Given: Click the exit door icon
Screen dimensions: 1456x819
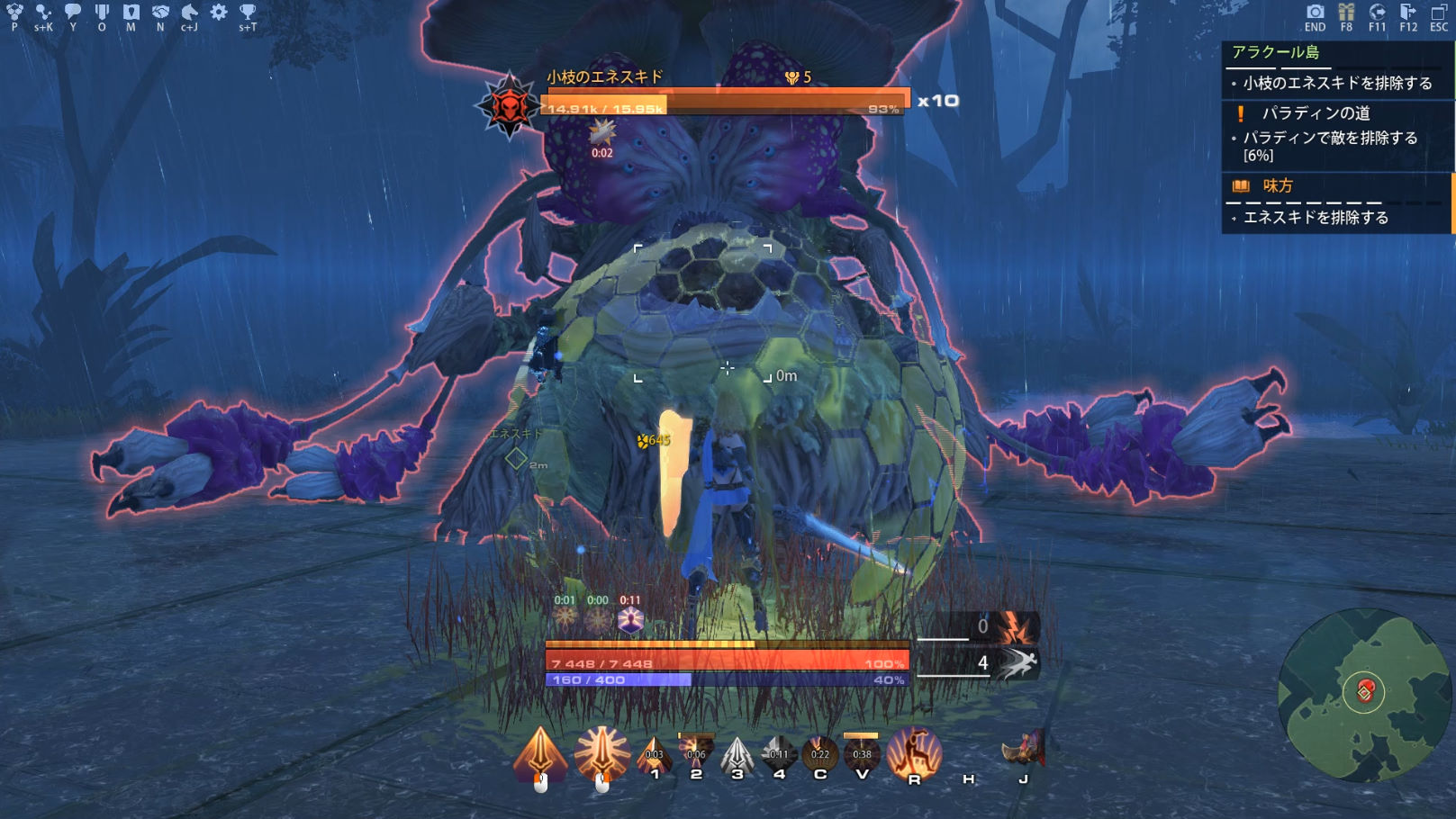Looking at the screenshot, I should pyautogui.click(x=1408, y=12).
